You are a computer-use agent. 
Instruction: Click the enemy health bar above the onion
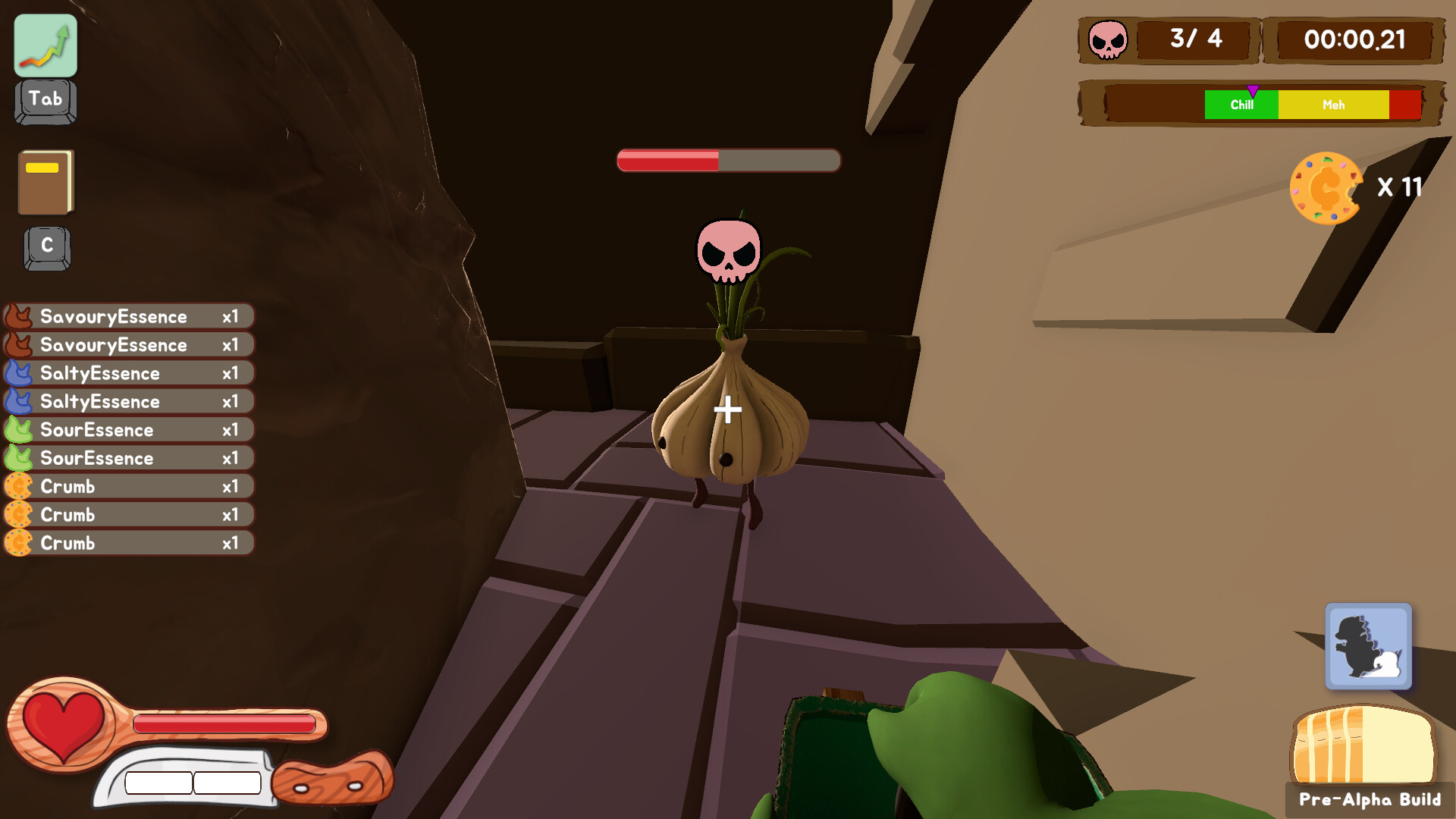coord(728,159)
